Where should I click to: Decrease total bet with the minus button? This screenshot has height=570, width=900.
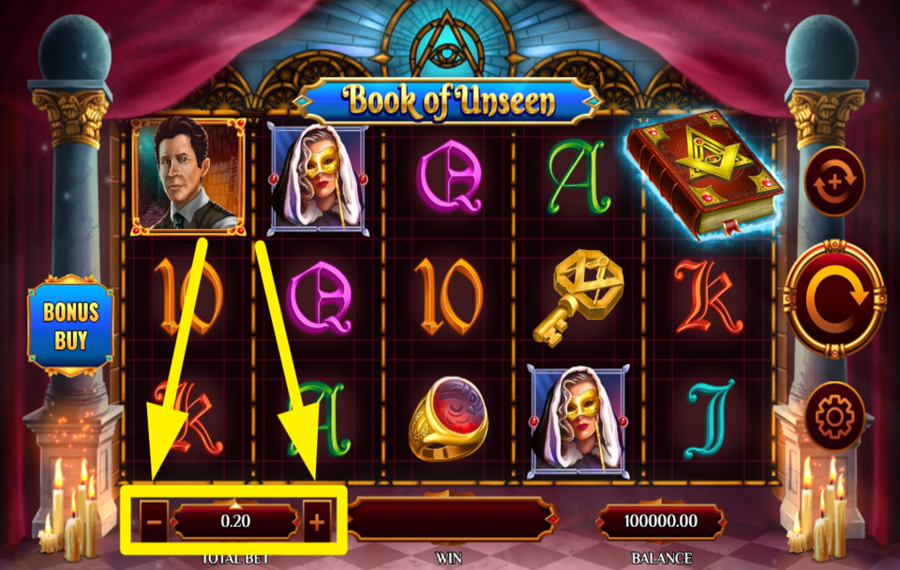(x=155, y=521)
